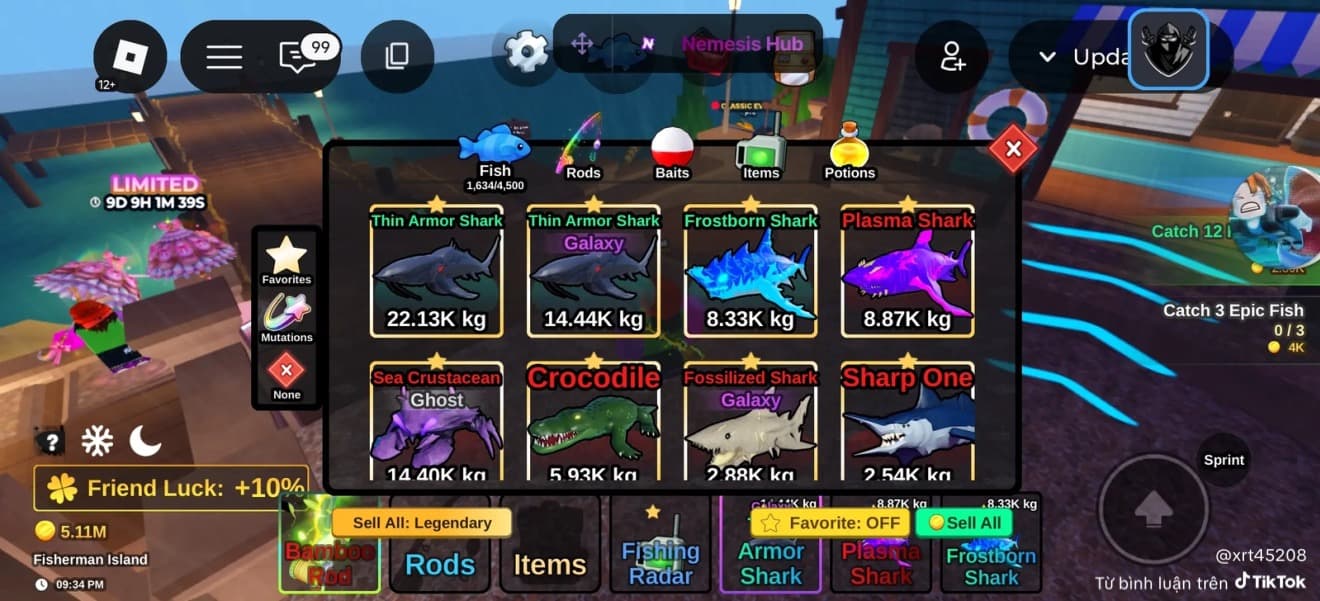The height and width of the screenshot is (601, 1320).
Task: Choose the None filter option
Action: tap(286, 376)
